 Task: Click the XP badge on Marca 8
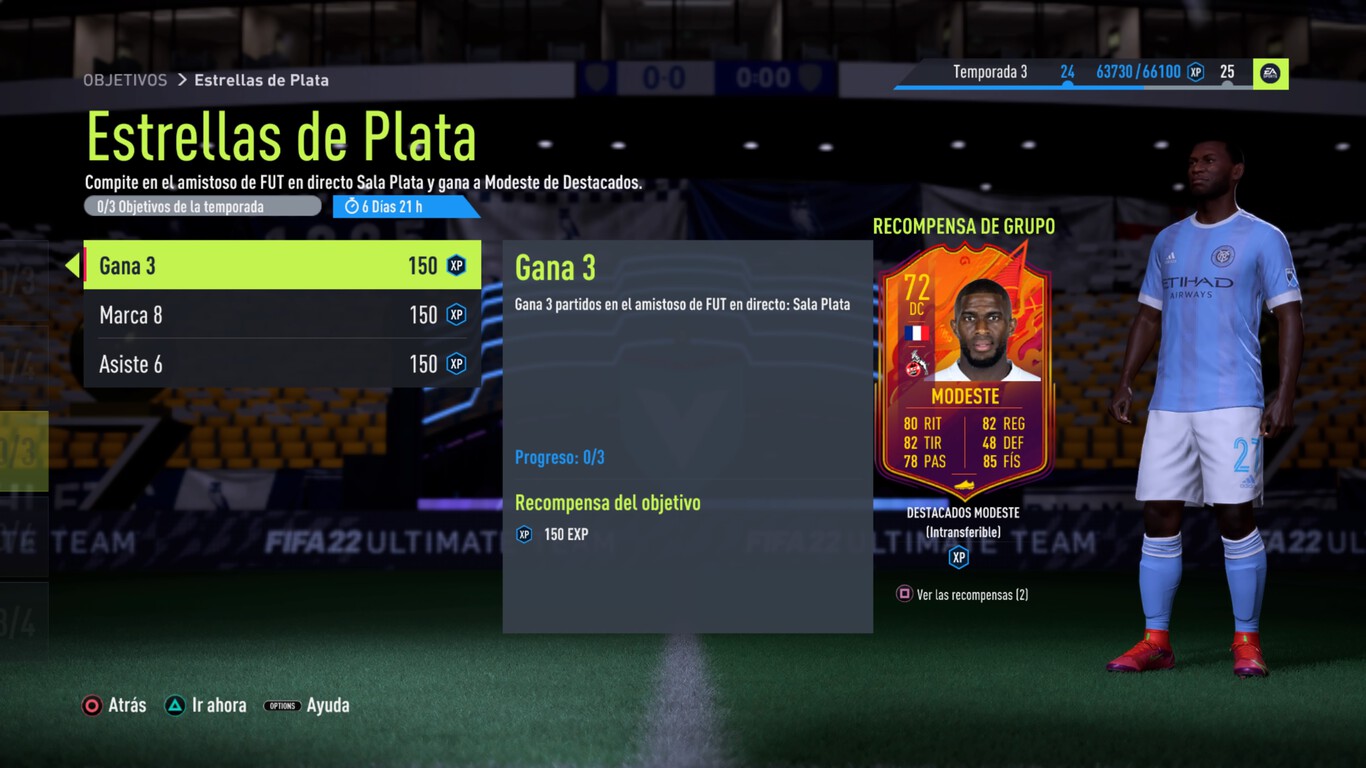click(456, 314)
